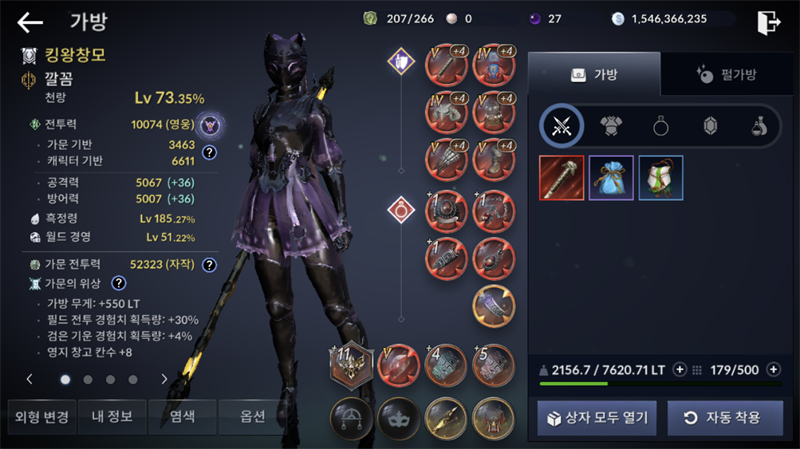Click the 상자 모두 열기 button
The image size is (800, 449).
click(x=597, y=417)
